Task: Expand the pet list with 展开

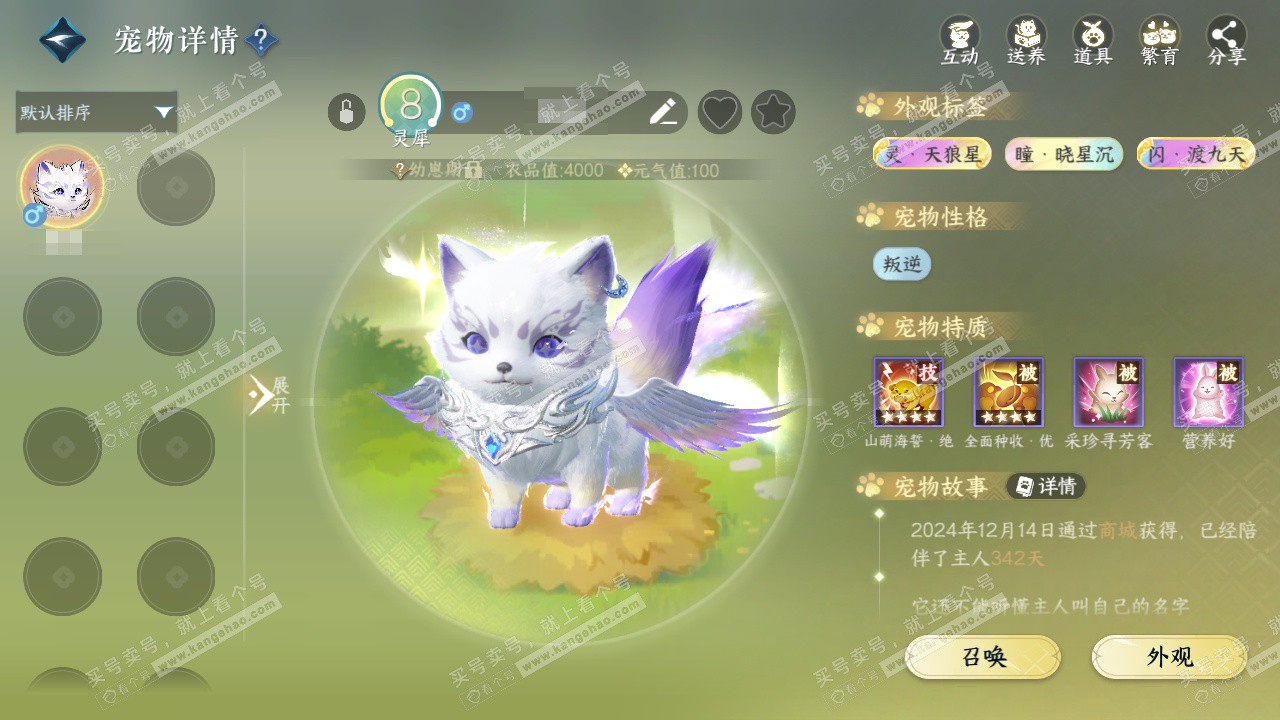Action: pos(268,396)
